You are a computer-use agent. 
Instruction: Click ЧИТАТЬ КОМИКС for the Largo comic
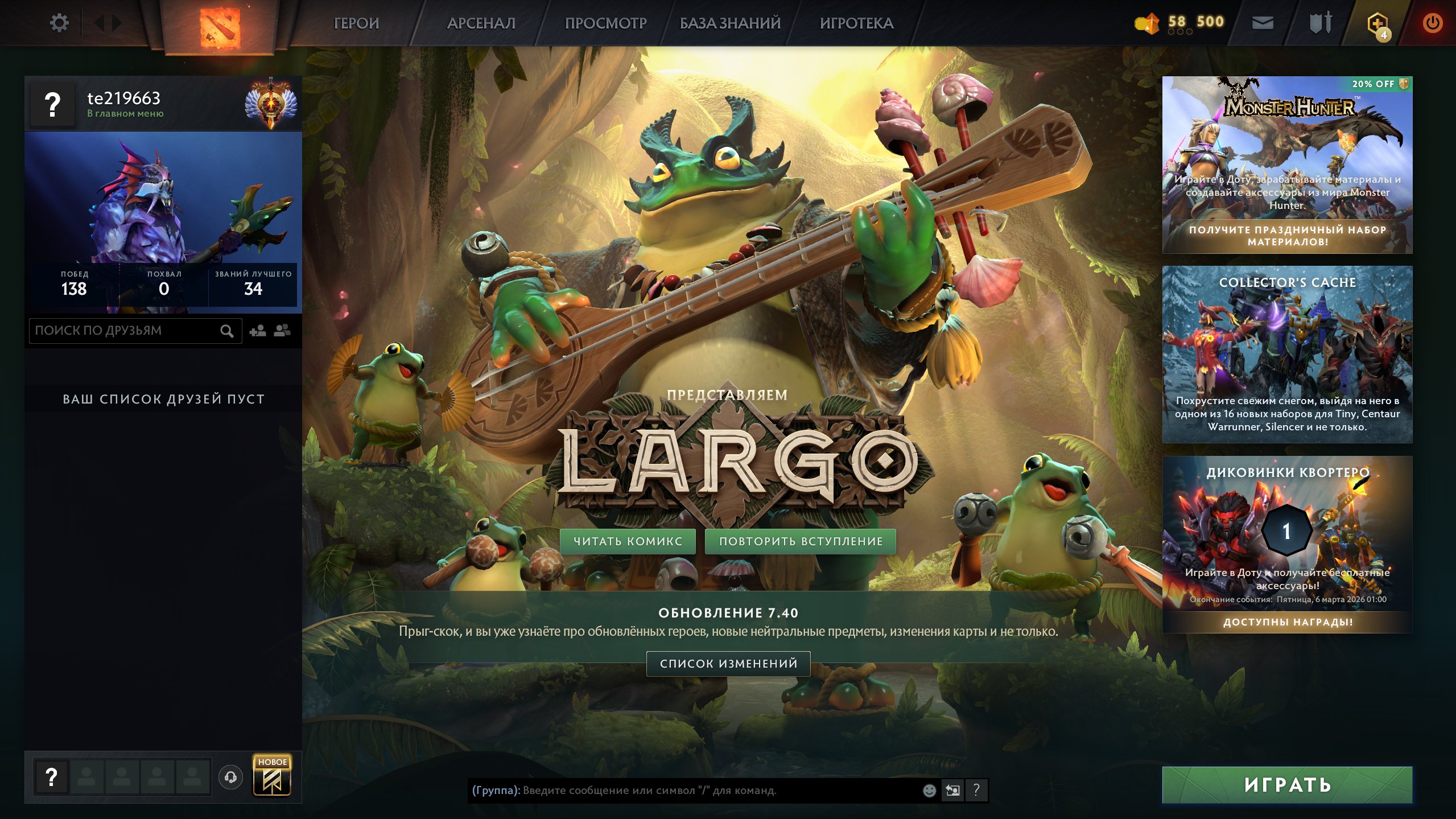point(627,541)
